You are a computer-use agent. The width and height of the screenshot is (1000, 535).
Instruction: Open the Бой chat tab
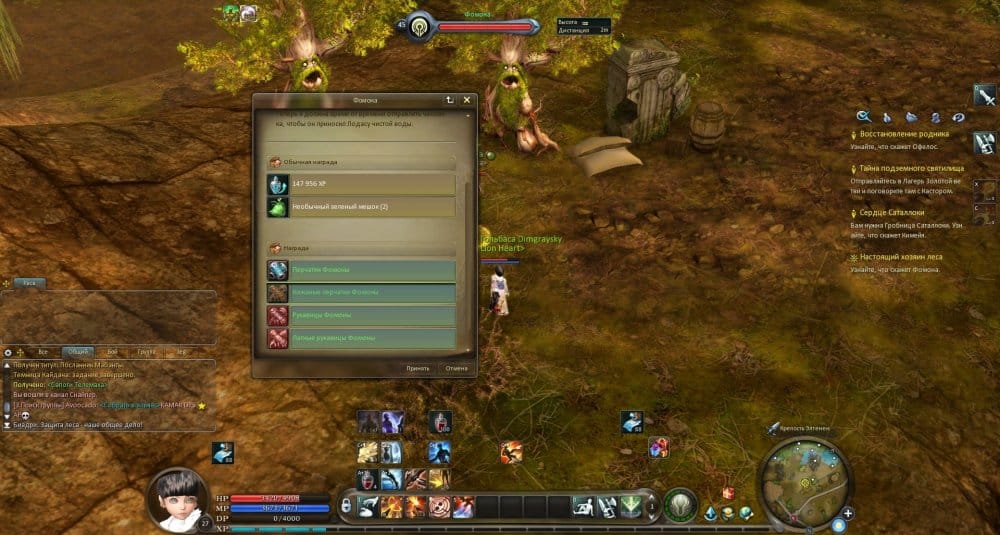pos(112,352)
